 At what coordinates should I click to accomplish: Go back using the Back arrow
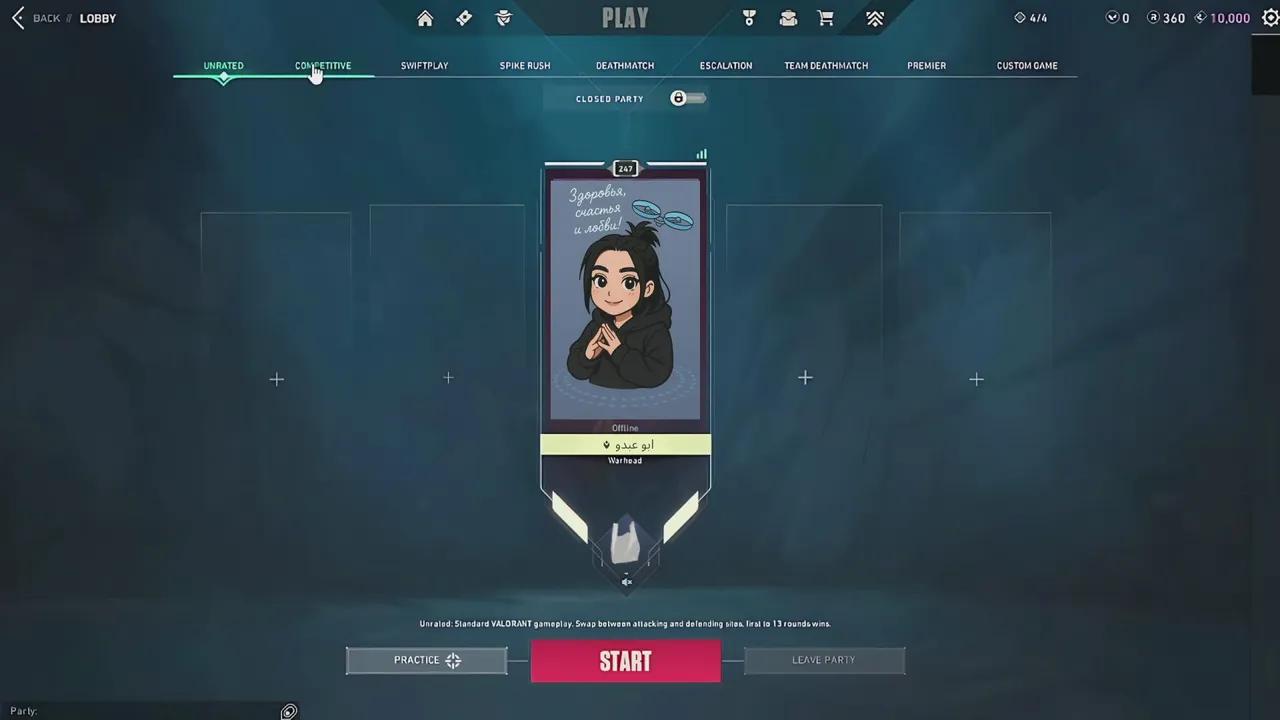pos(17,17)
